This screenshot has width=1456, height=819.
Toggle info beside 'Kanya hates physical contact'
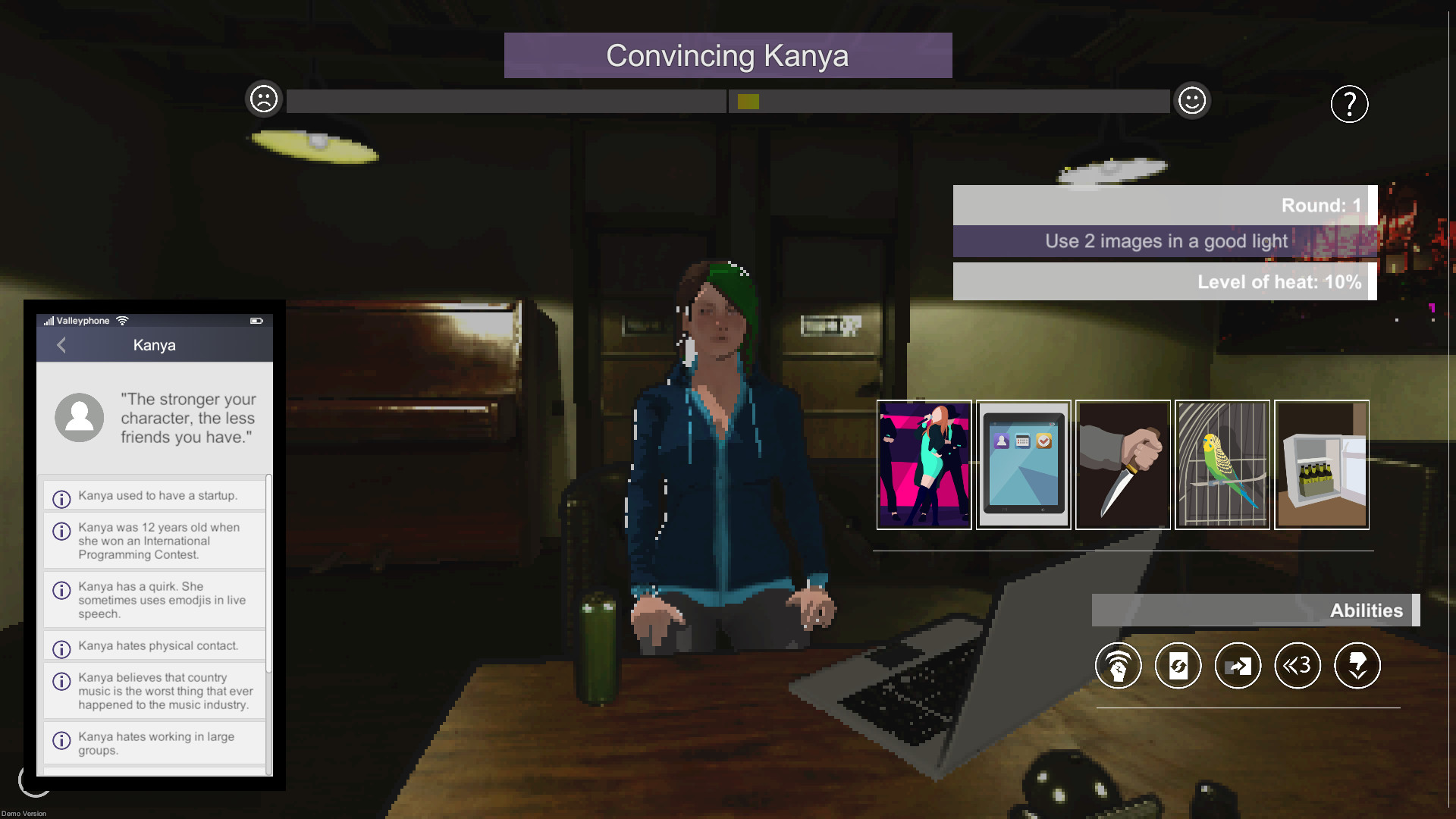pyautogui.click(x=61, y=646)
